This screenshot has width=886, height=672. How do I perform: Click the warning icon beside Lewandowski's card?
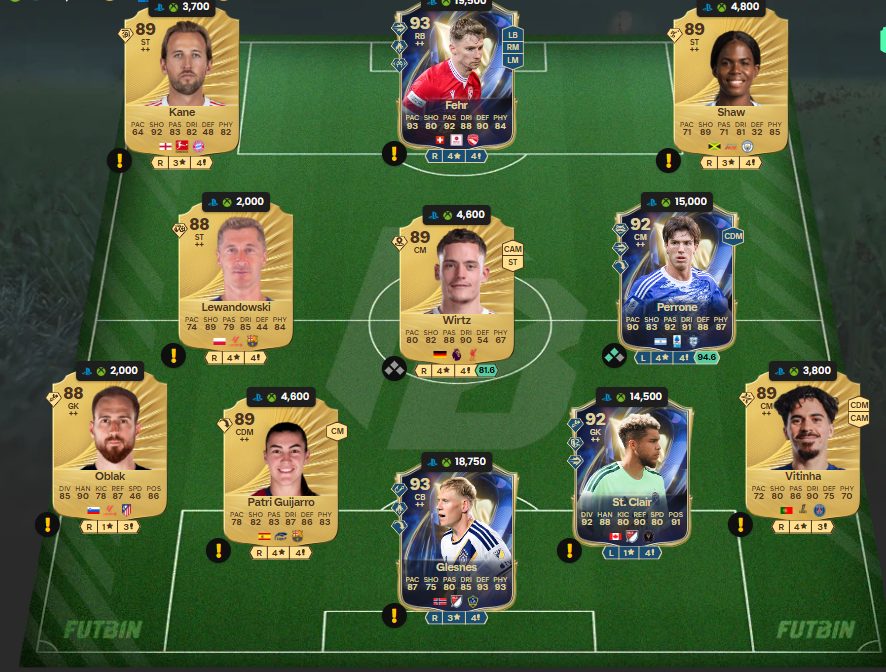coord(173,355)
